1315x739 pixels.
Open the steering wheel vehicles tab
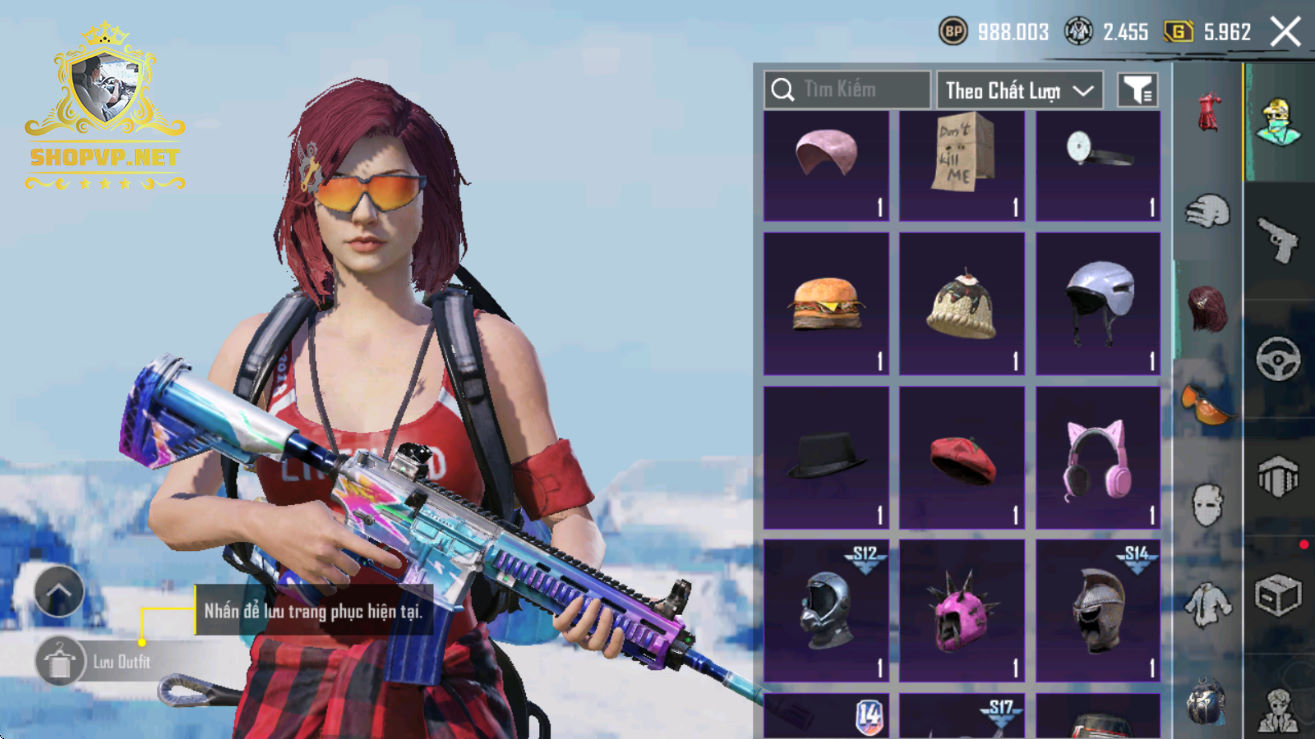tap(1278, 360)
